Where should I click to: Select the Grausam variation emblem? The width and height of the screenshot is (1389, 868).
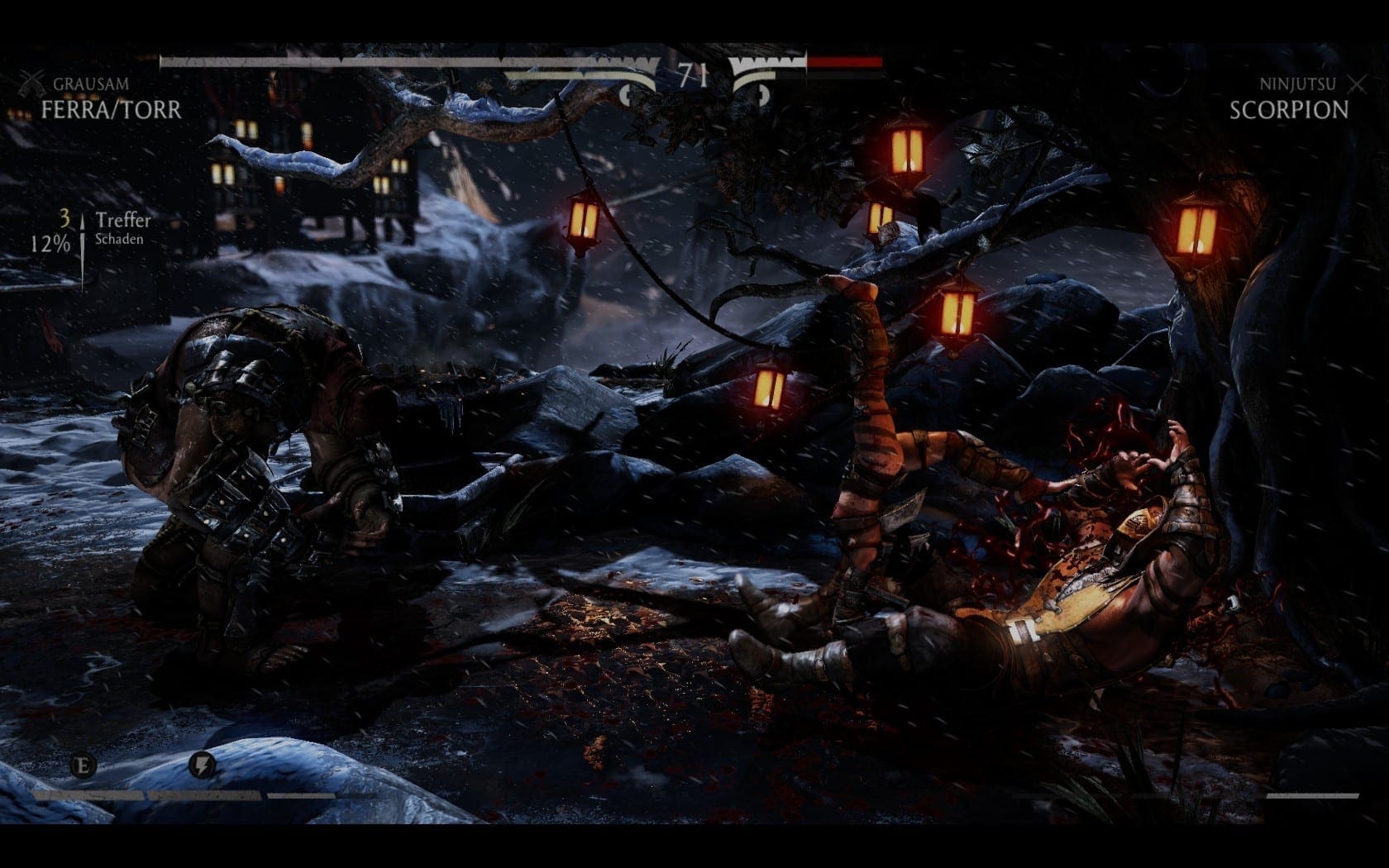point(32,83)
